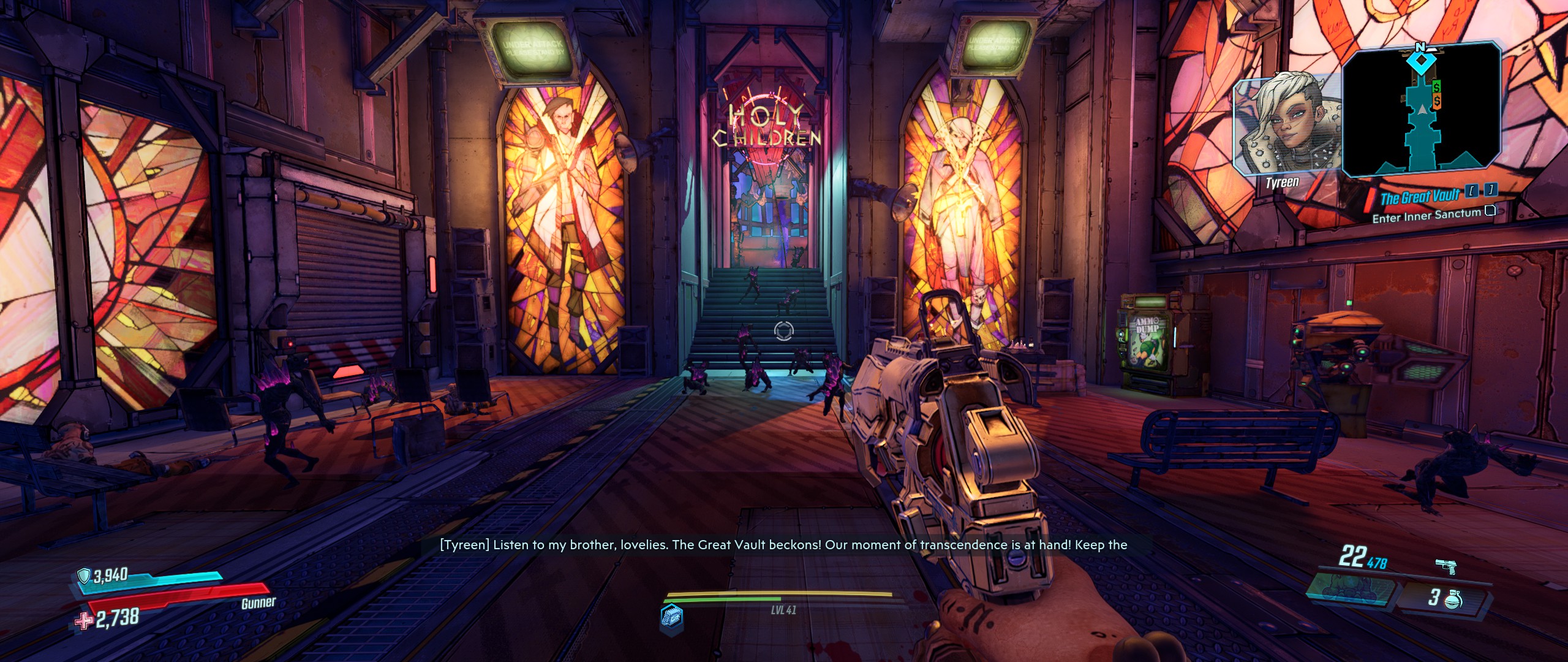Screen dimensions: 1568x662
Task: Open the left bracket icon near The Great Vault
Action: [x=1472, y=192]
